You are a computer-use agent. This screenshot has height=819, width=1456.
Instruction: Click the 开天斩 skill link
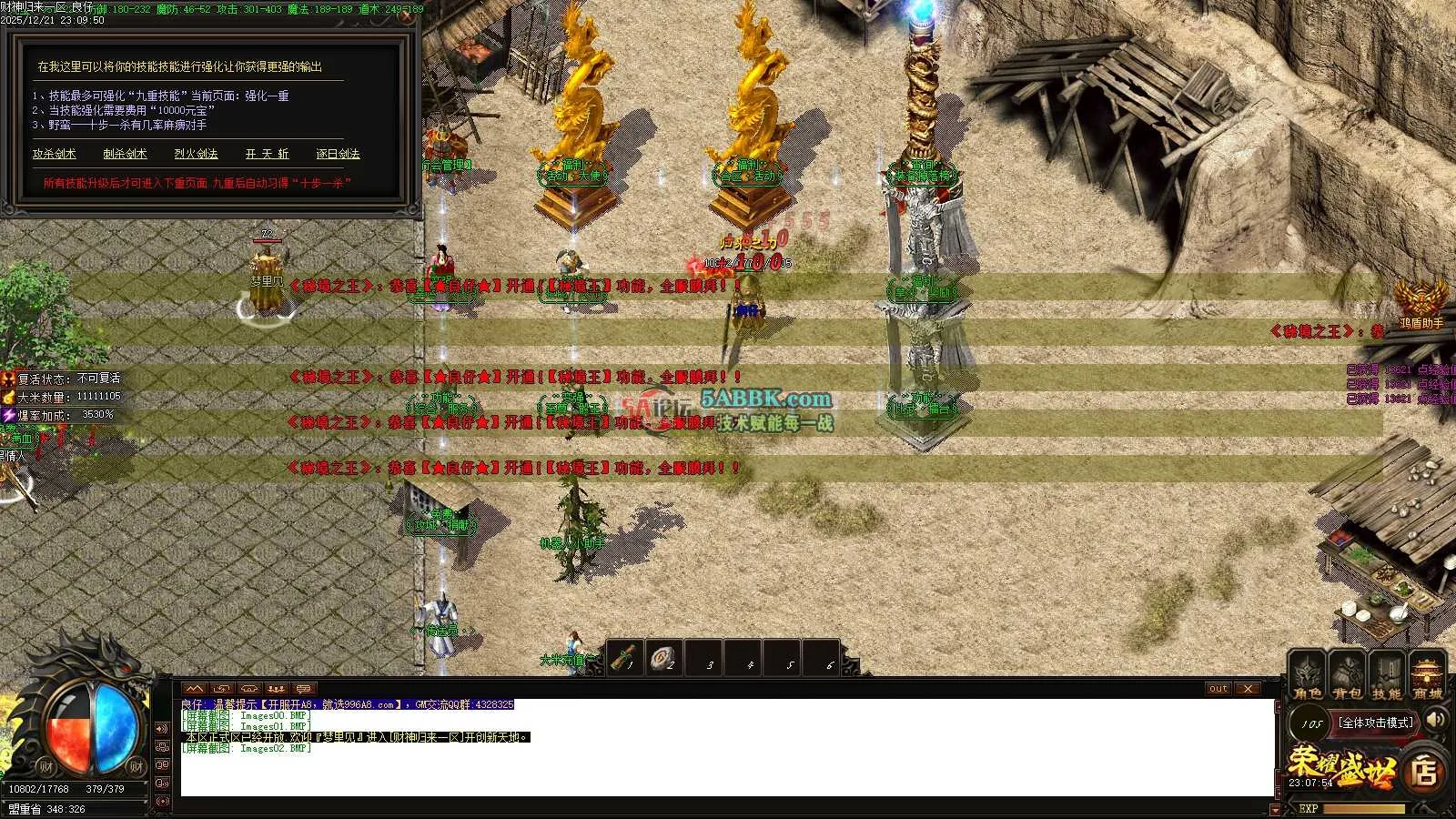(x=267, y=154)
